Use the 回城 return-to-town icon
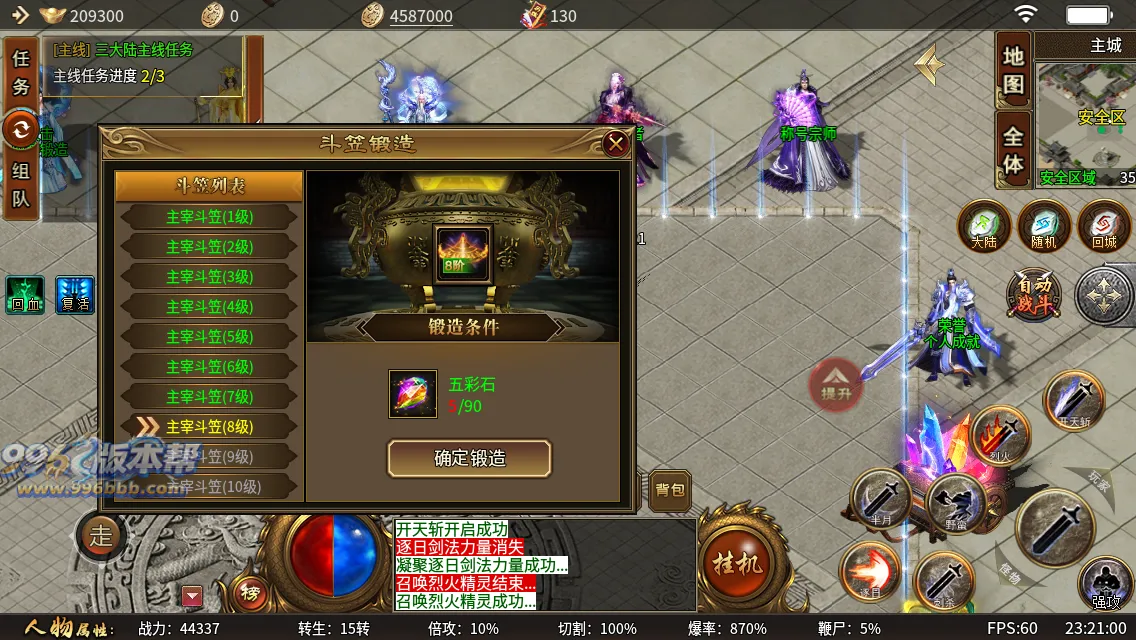 [x=1104, y=226]
